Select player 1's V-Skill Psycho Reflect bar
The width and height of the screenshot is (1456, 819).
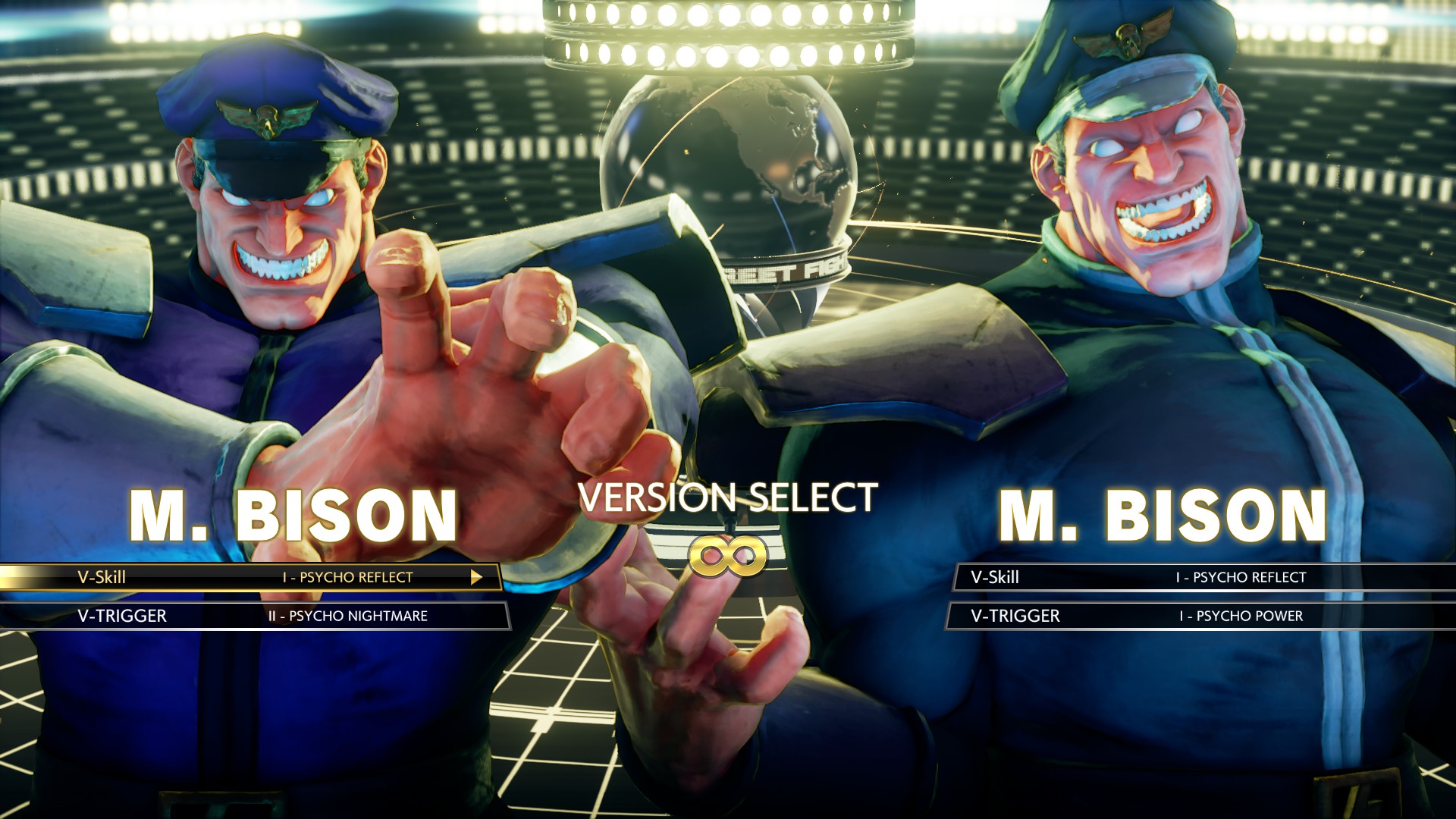click(x=250, y=577)
